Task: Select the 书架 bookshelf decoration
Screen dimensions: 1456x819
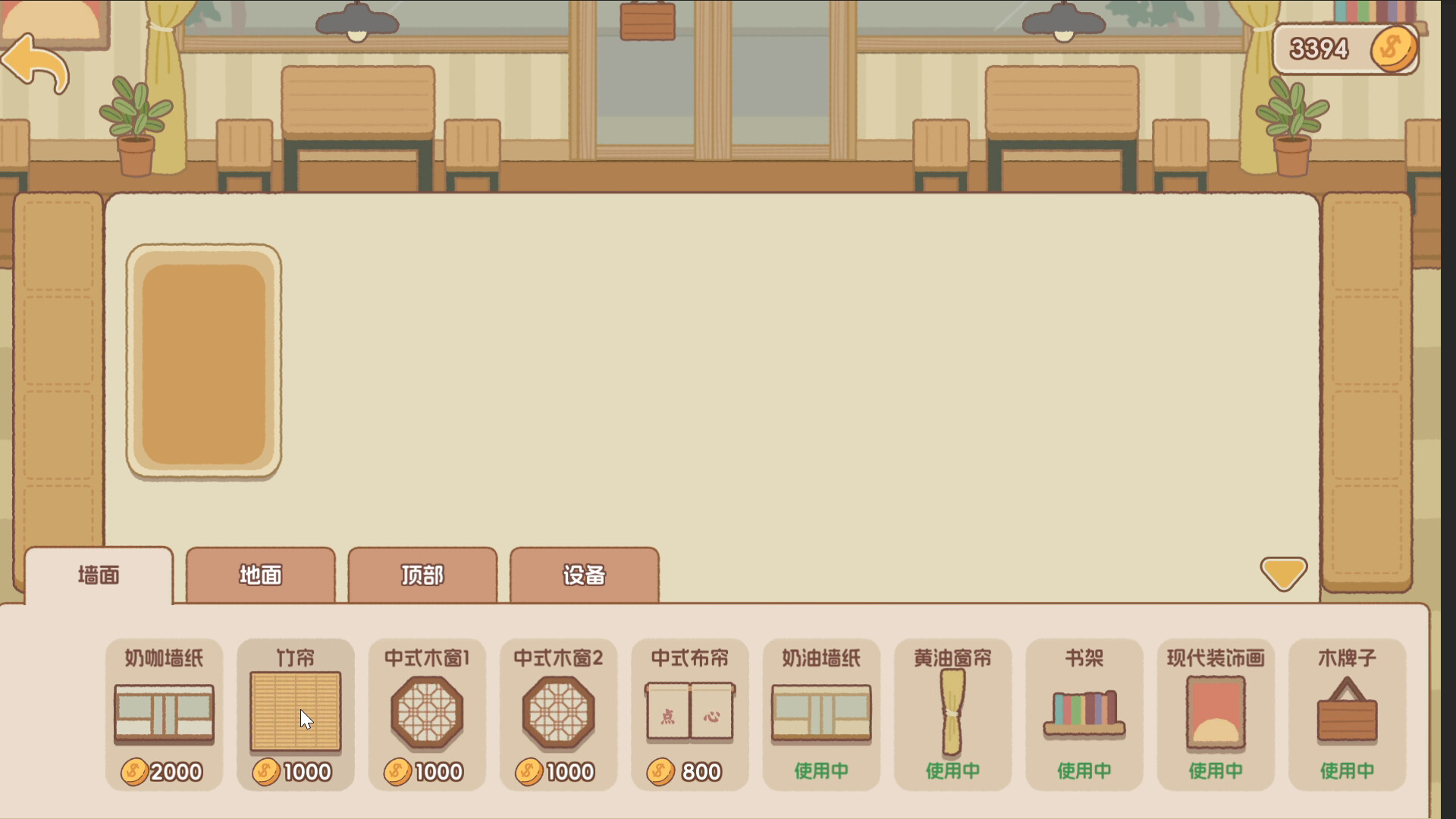Action: click(1084, 713)
